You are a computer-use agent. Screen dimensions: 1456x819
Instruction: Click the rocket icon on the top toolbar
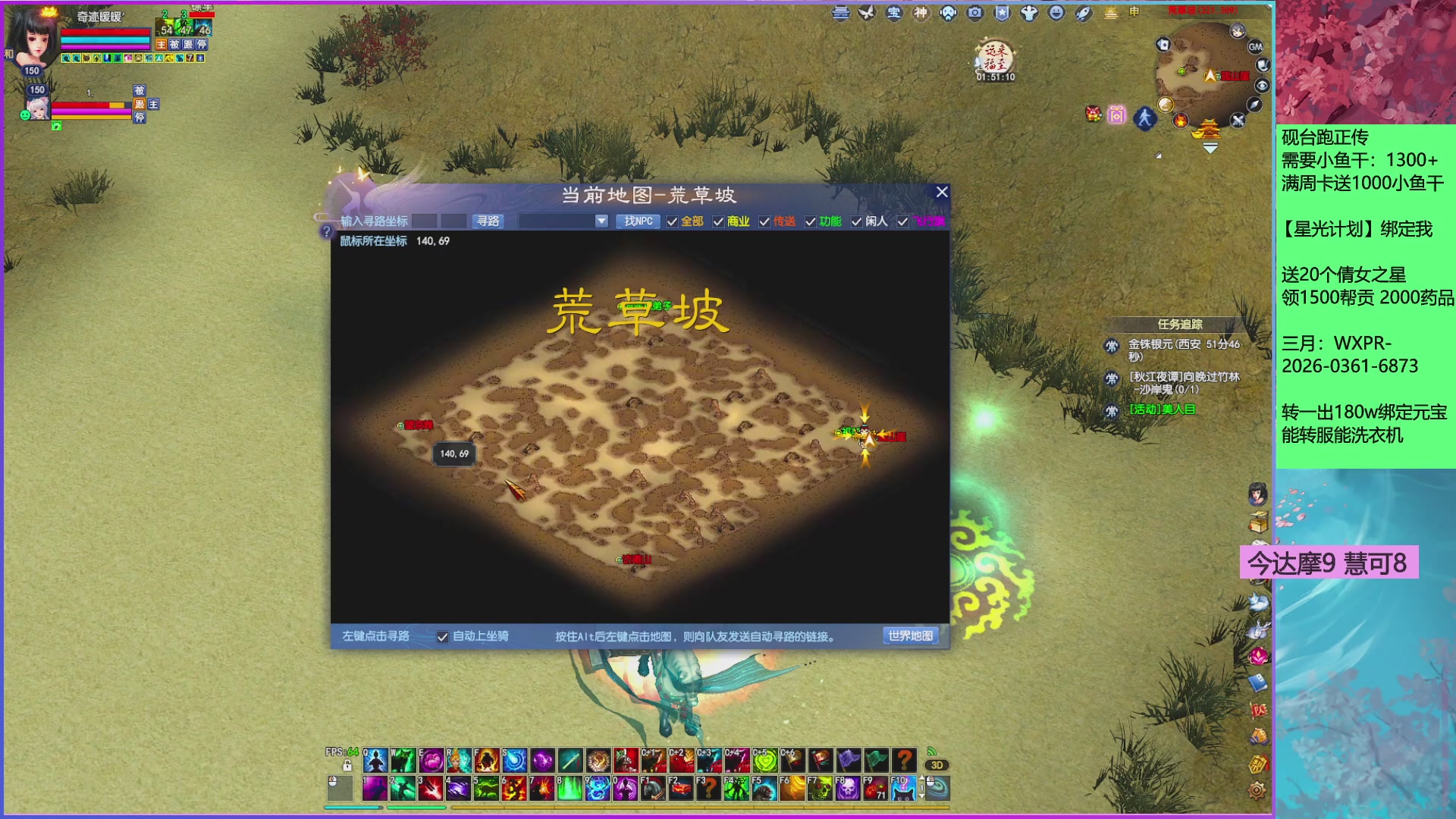tap(1084, 13)
